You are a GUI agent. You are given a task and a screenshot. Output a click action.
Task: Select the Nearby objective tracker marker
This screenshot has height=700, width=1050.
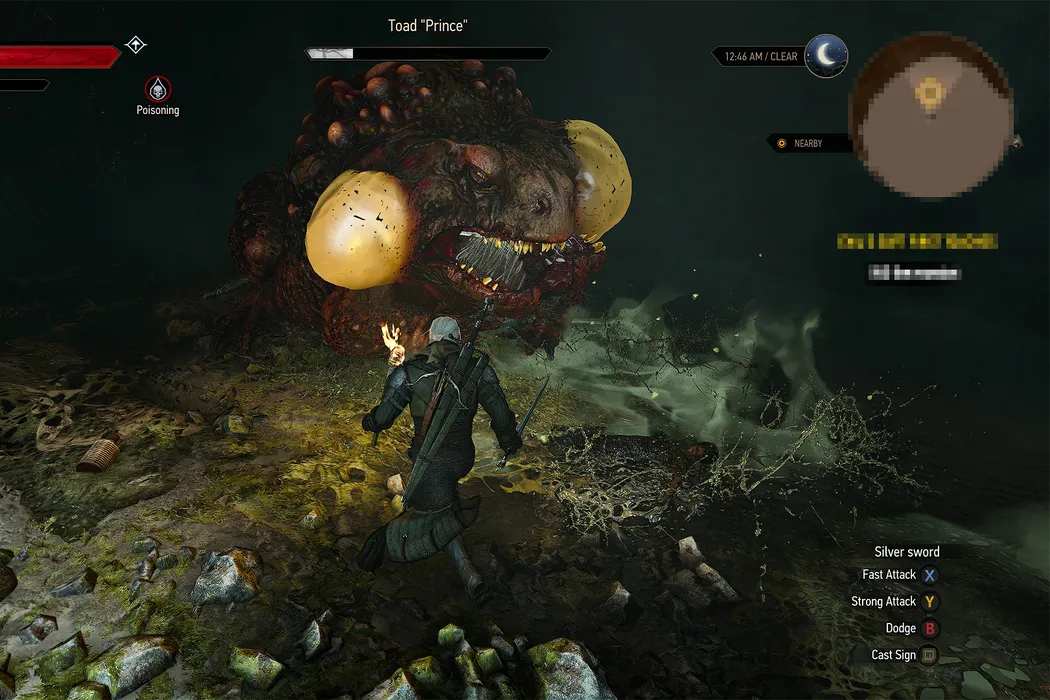(782, 143)
